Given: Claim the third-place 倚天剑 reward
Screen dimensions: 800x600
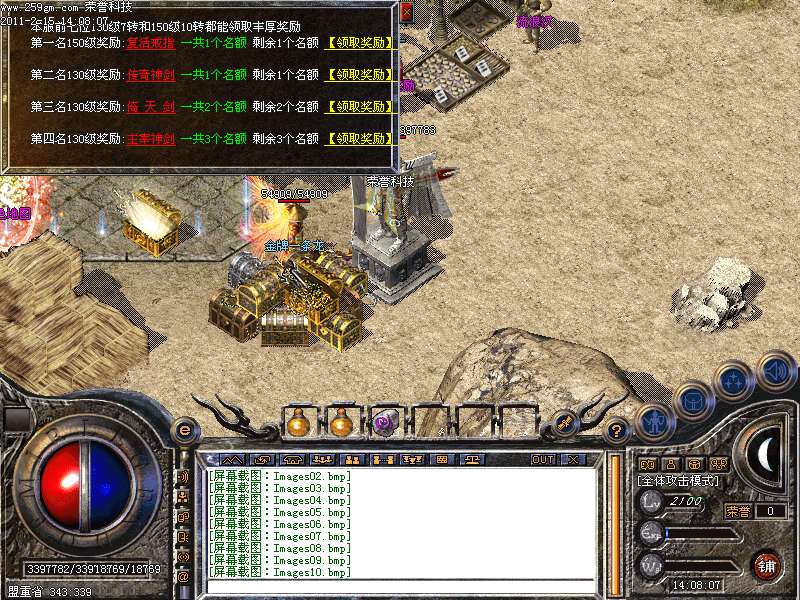Looking at the screenshot, I should (x=360, y=107).
